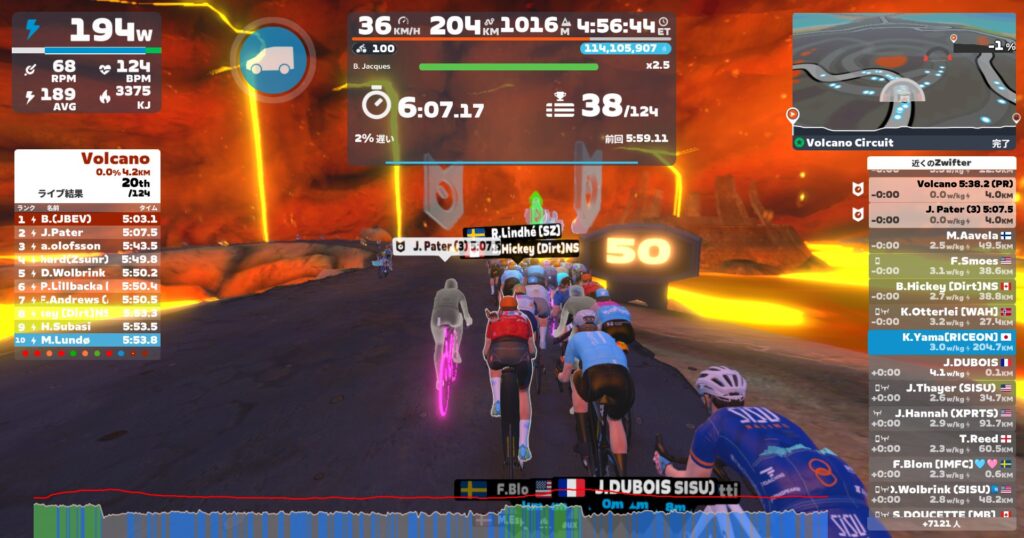Click the highlighted K.Yama (RICEON) row
This screenshot has width=1024, height=538.
(941, 342)
